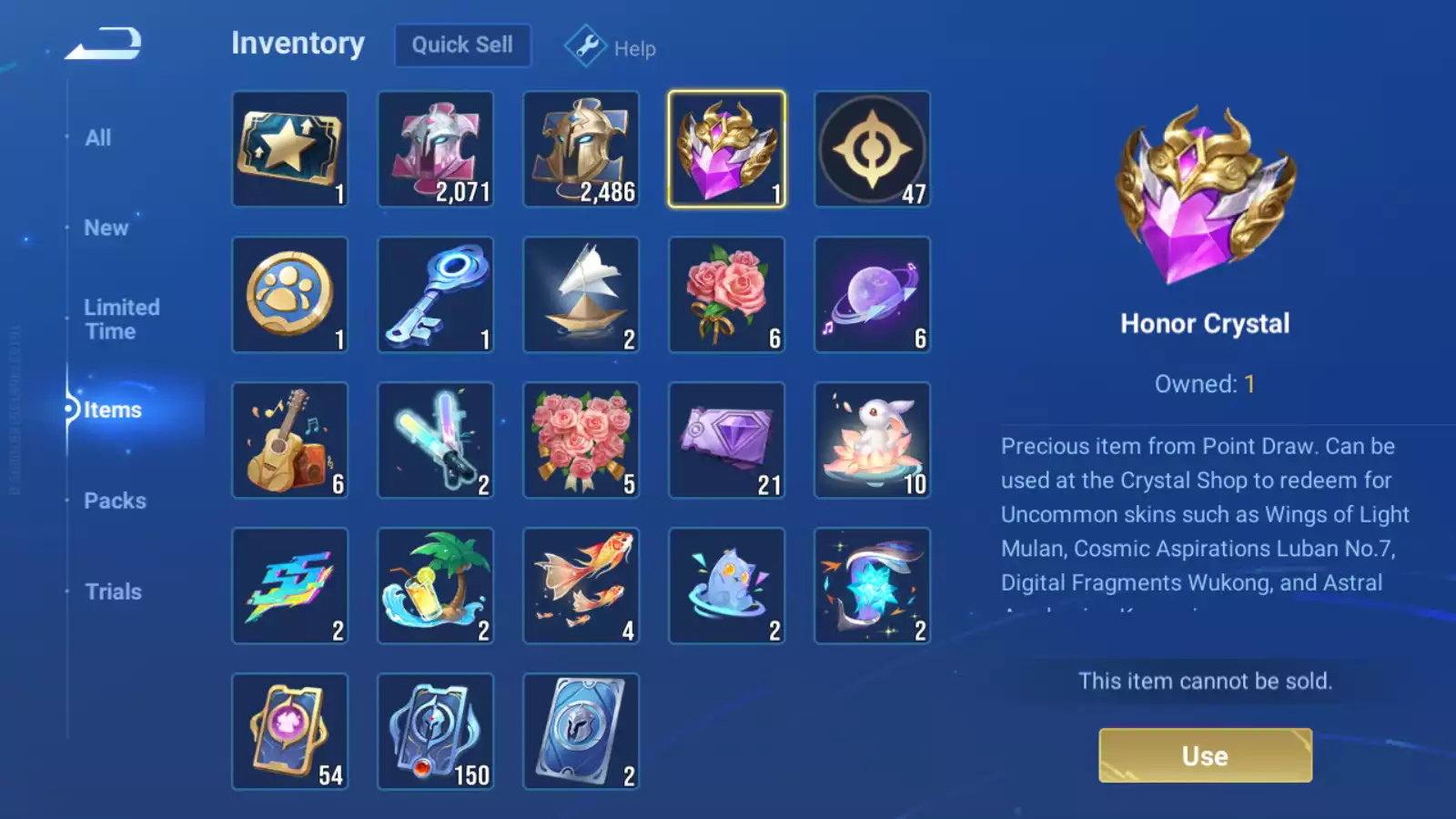Select the blue card back item showing 2
1456x819 pixels.
[x=581, y=731]
